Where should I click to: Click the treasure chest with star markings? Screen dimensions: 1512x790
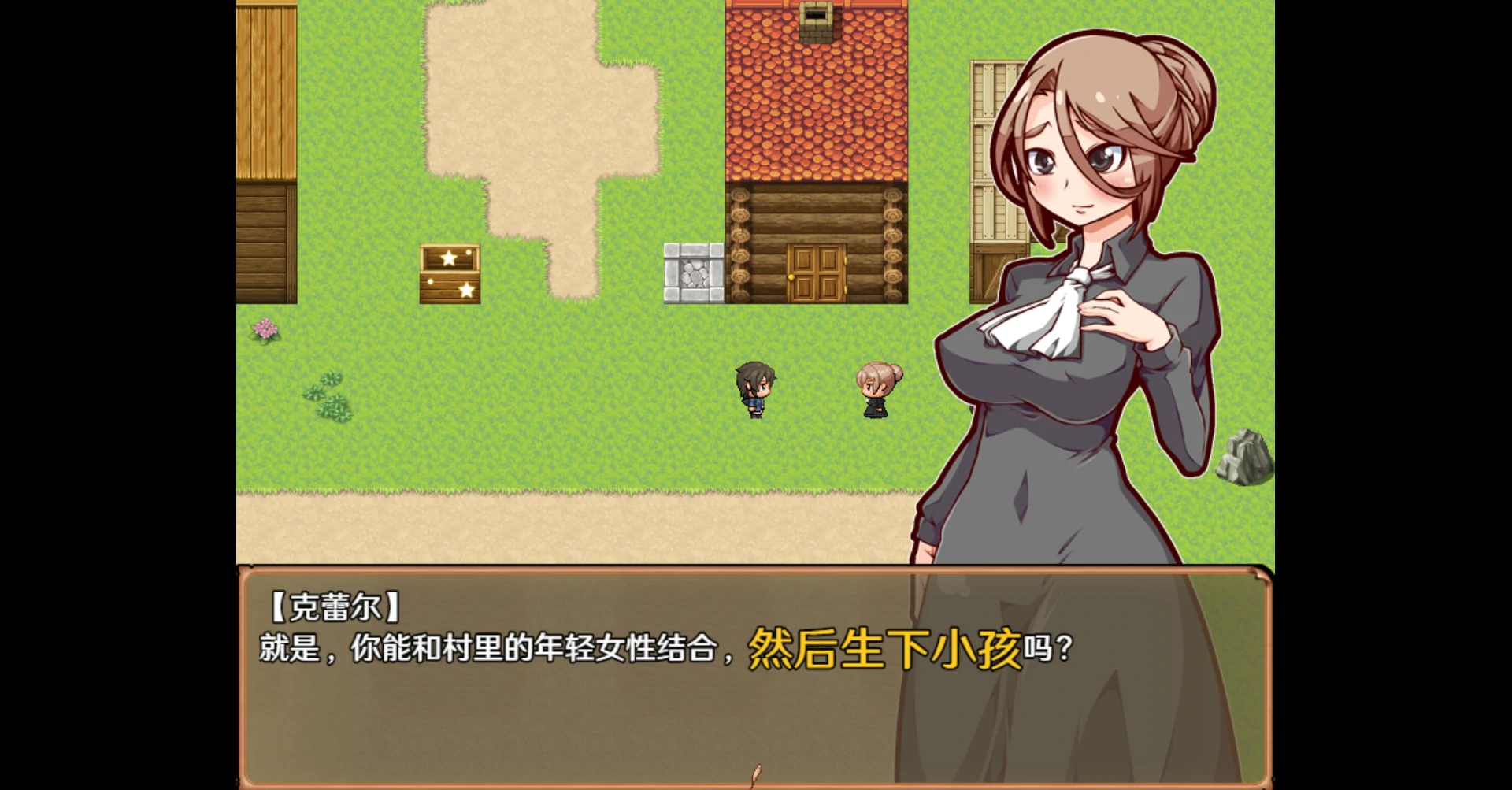450,273
